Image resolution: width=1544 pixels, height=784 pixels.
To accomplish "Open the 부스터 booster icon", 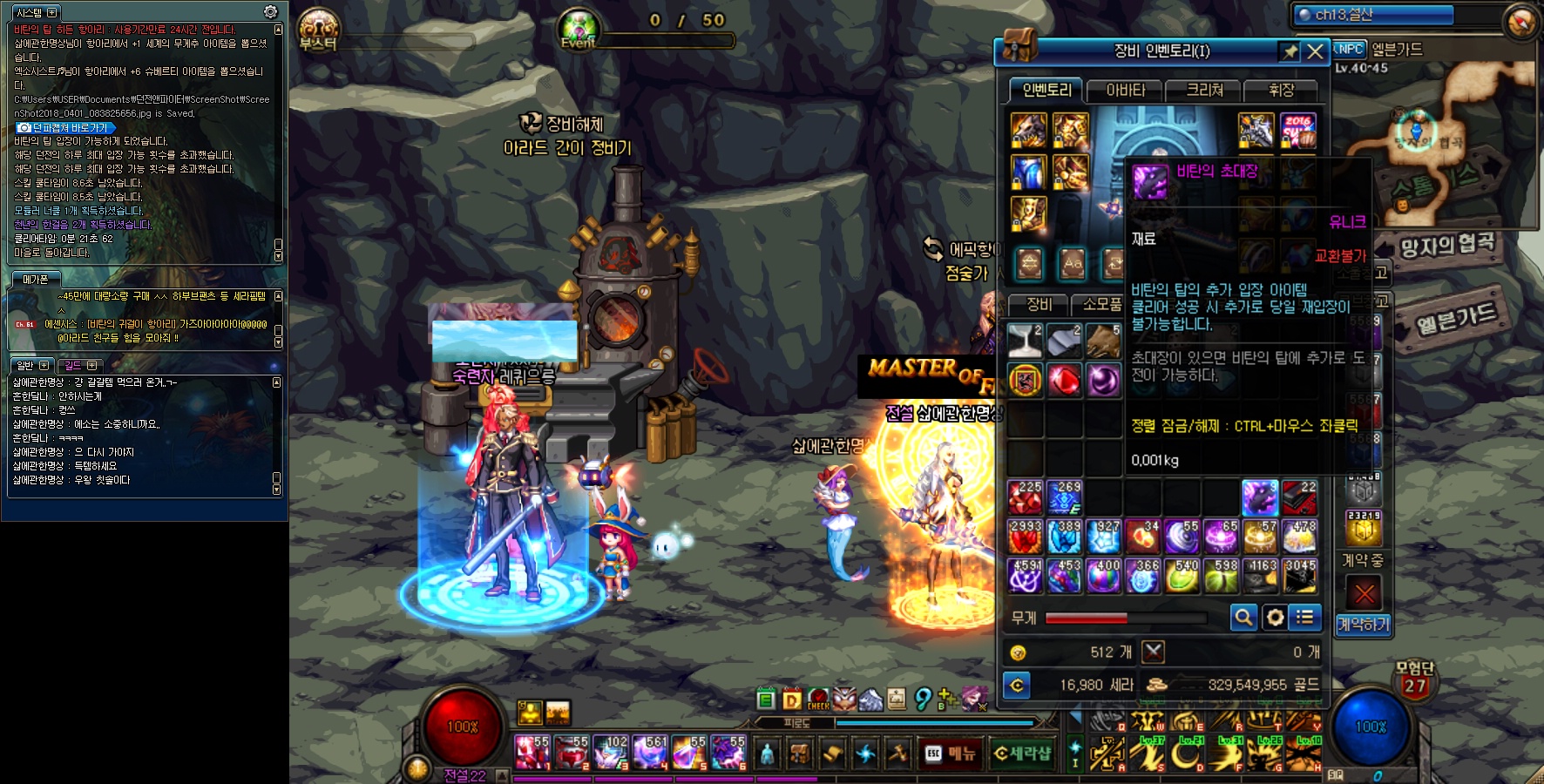I will (318, 29).
